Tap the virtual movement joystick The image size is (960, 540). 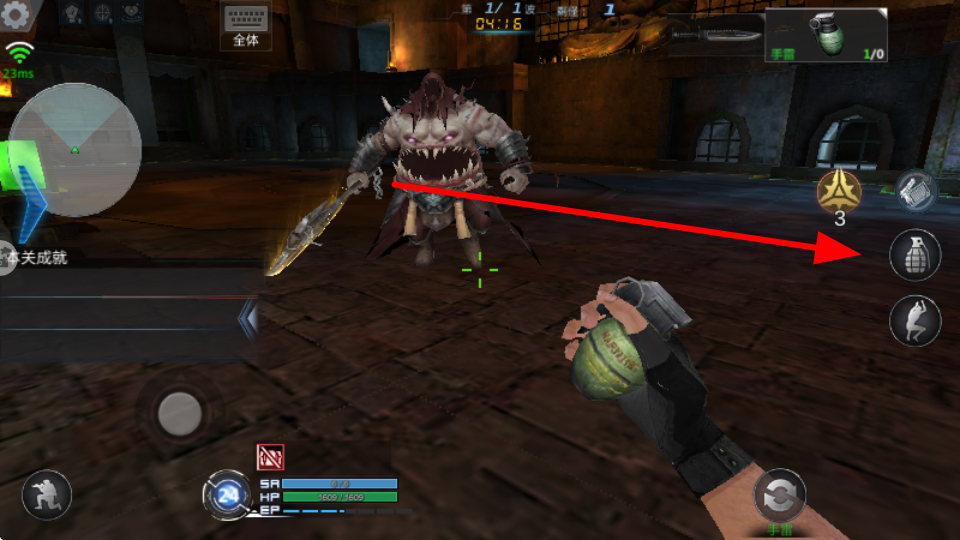click(180, 411)
